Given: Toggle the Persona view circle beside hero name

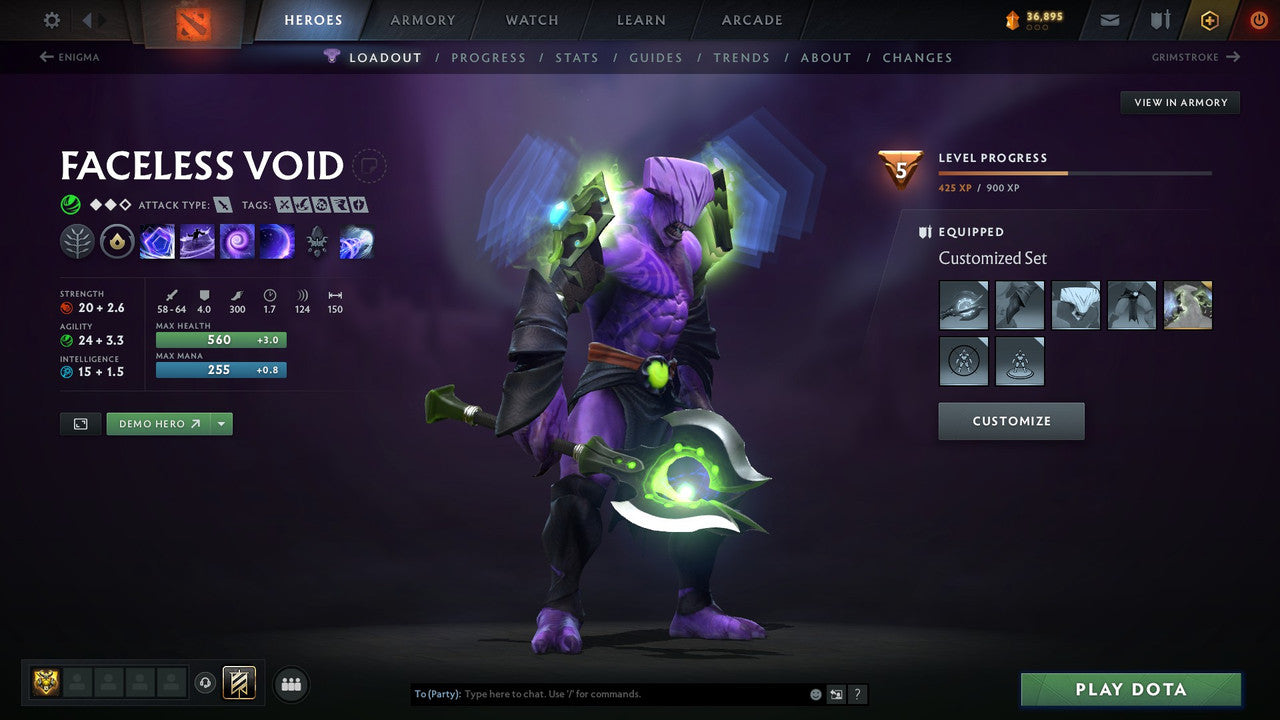Looking at the screenshot, I should tap(370, 166).
